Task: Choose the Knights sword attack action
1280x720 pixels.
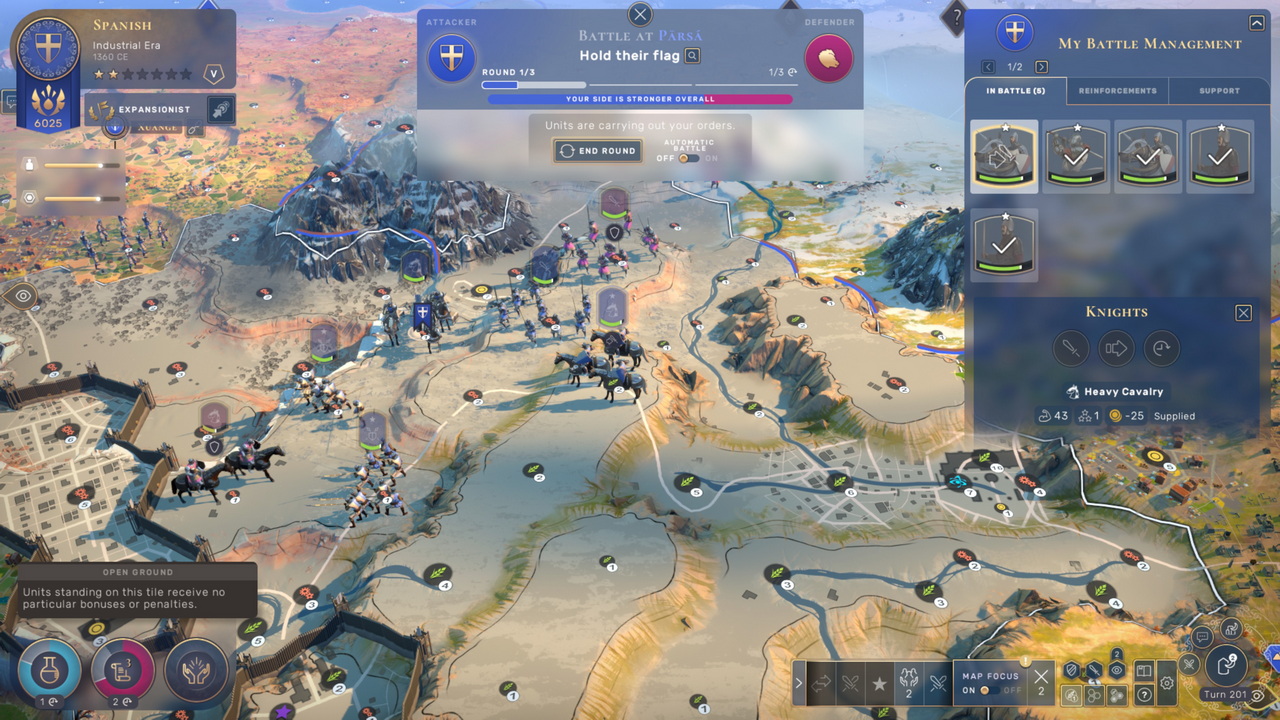Action: pyautogui.click(x=1070, y=348)
